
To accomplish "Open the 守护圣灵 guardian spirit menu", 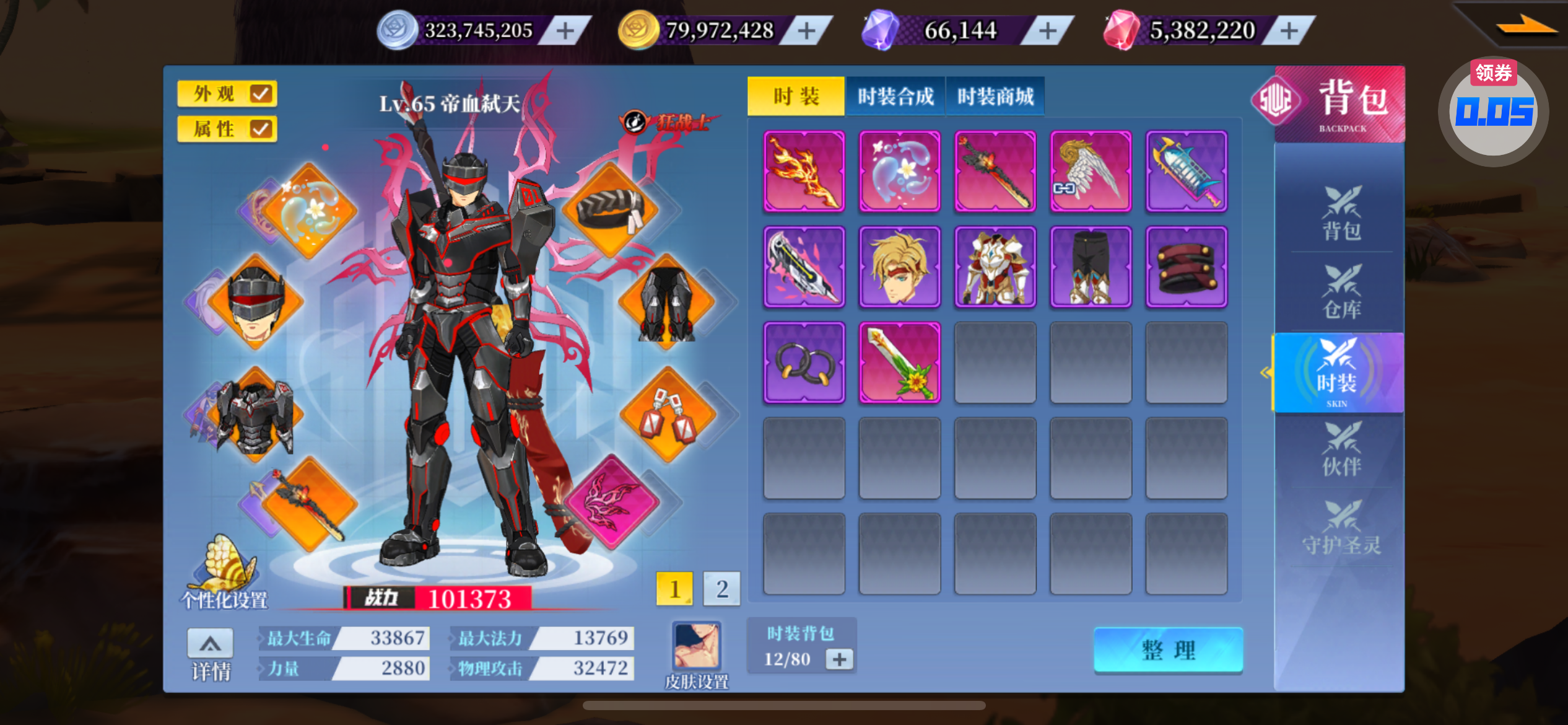I will point(1341,529).
